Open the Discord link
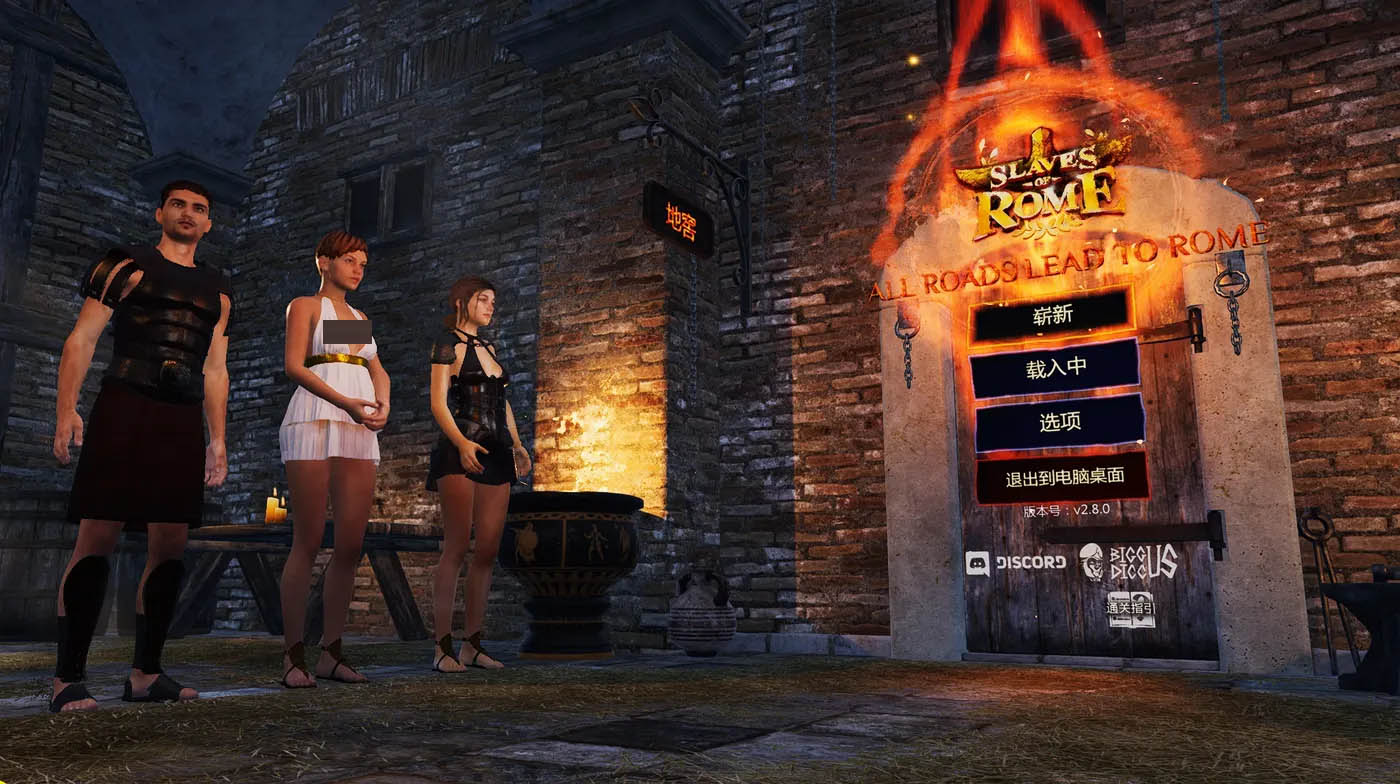Image resolution: width=1400 pixels, height=784 pixels. click(x=1016, y=563)
